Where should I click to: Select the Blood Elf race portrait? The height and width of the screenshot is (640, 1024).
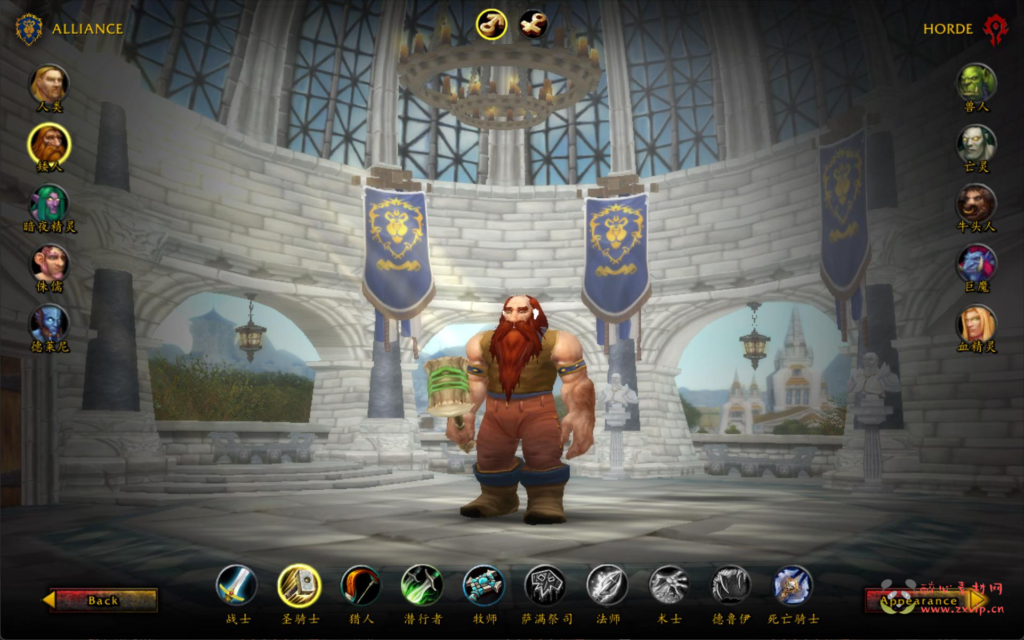click(976, 323)
